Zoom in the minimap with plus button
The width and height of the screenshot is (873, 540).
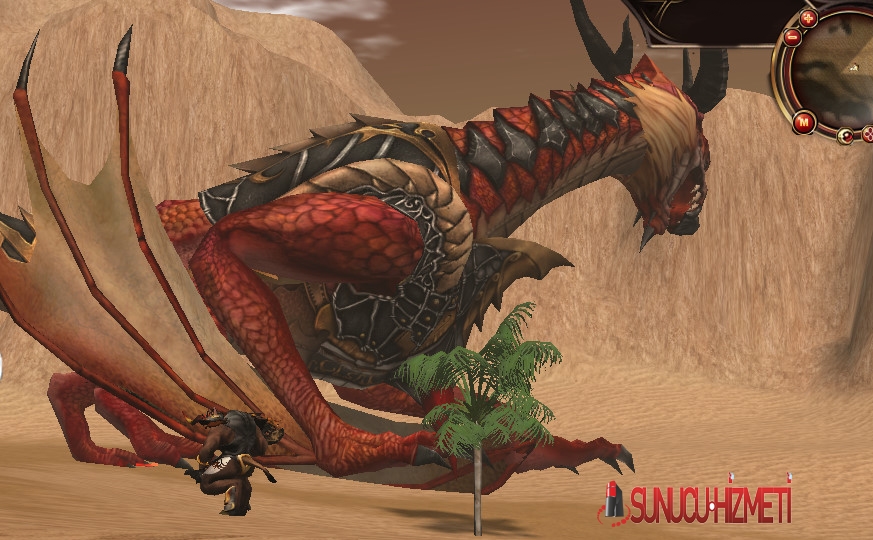(x=809, y=18)
